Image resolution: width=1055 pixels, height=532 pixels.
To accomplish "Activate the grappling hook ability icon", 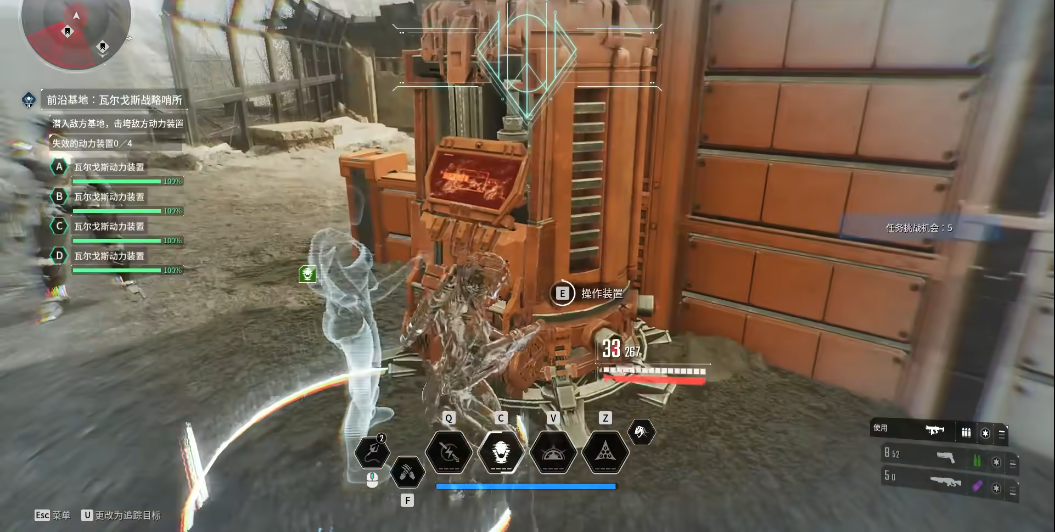I will [x=371, y=451].
